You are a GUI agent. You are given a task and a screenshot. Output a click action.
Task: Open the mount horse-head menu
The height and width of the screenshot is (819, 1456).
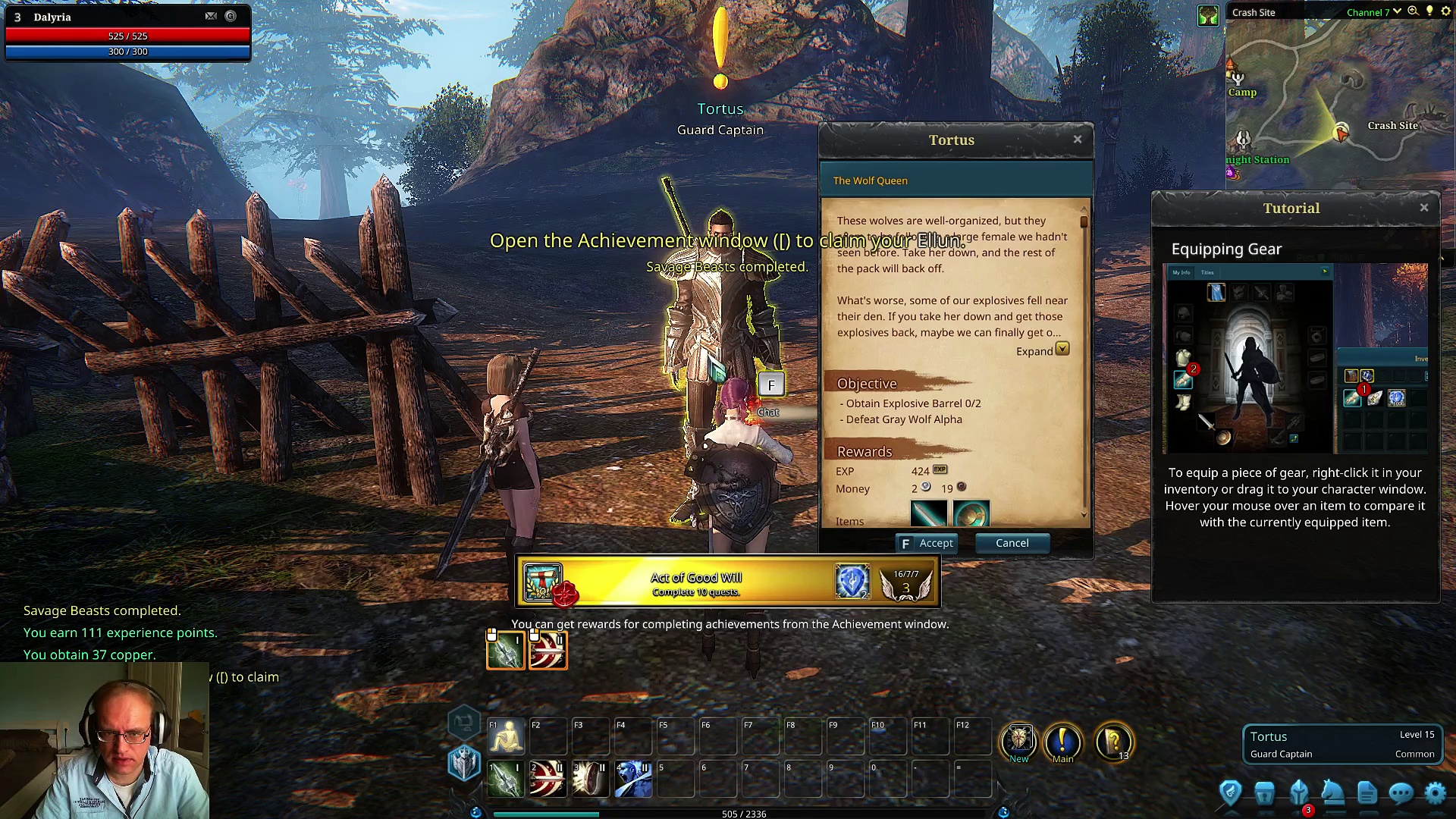pos(1332,793)
